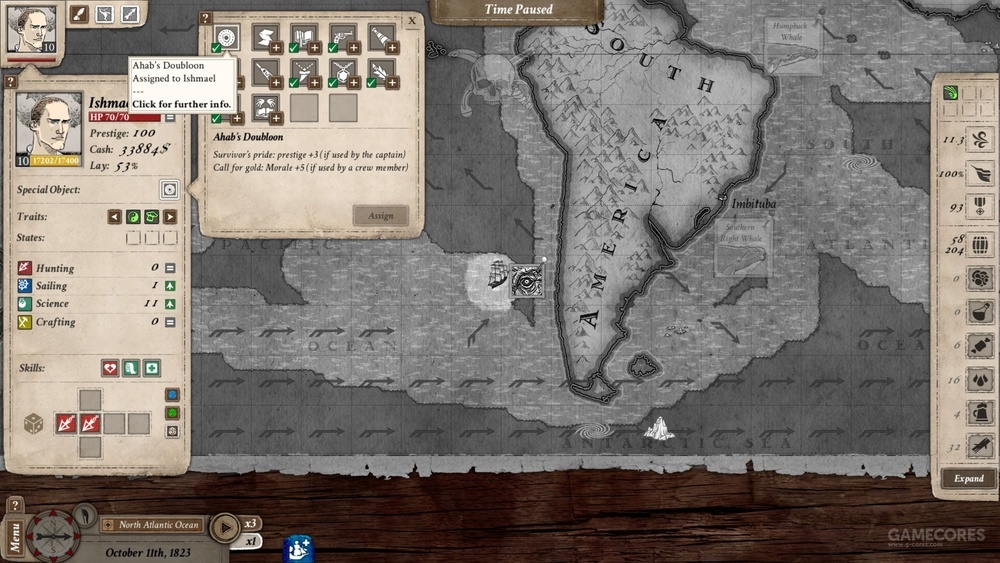Click the Assign button
The width and height of the screenshot is (1000, 563).
pos(380,215)
